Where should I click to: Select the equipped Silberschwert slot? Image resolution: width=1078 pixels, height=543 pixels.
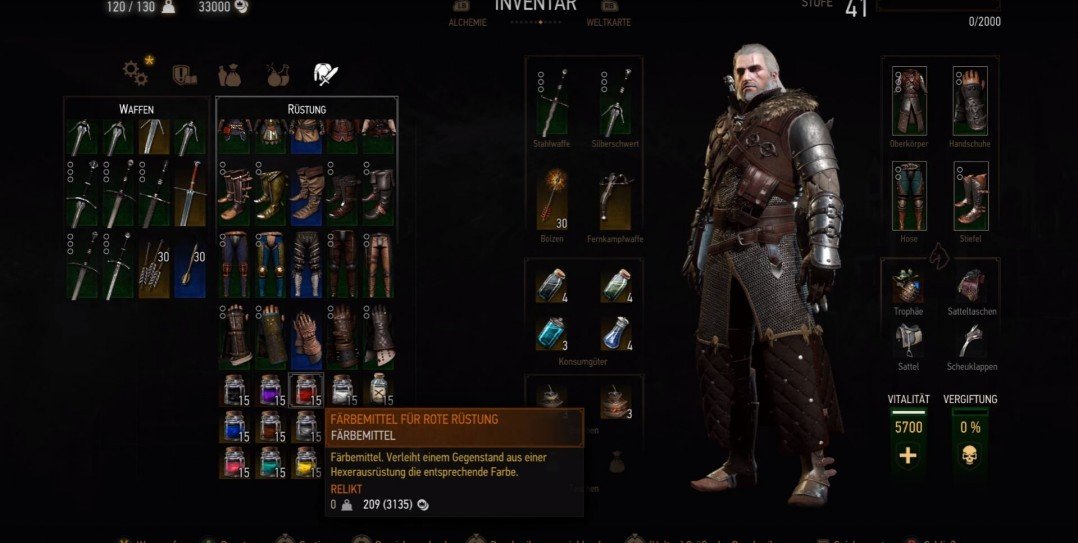click(615, 104)
